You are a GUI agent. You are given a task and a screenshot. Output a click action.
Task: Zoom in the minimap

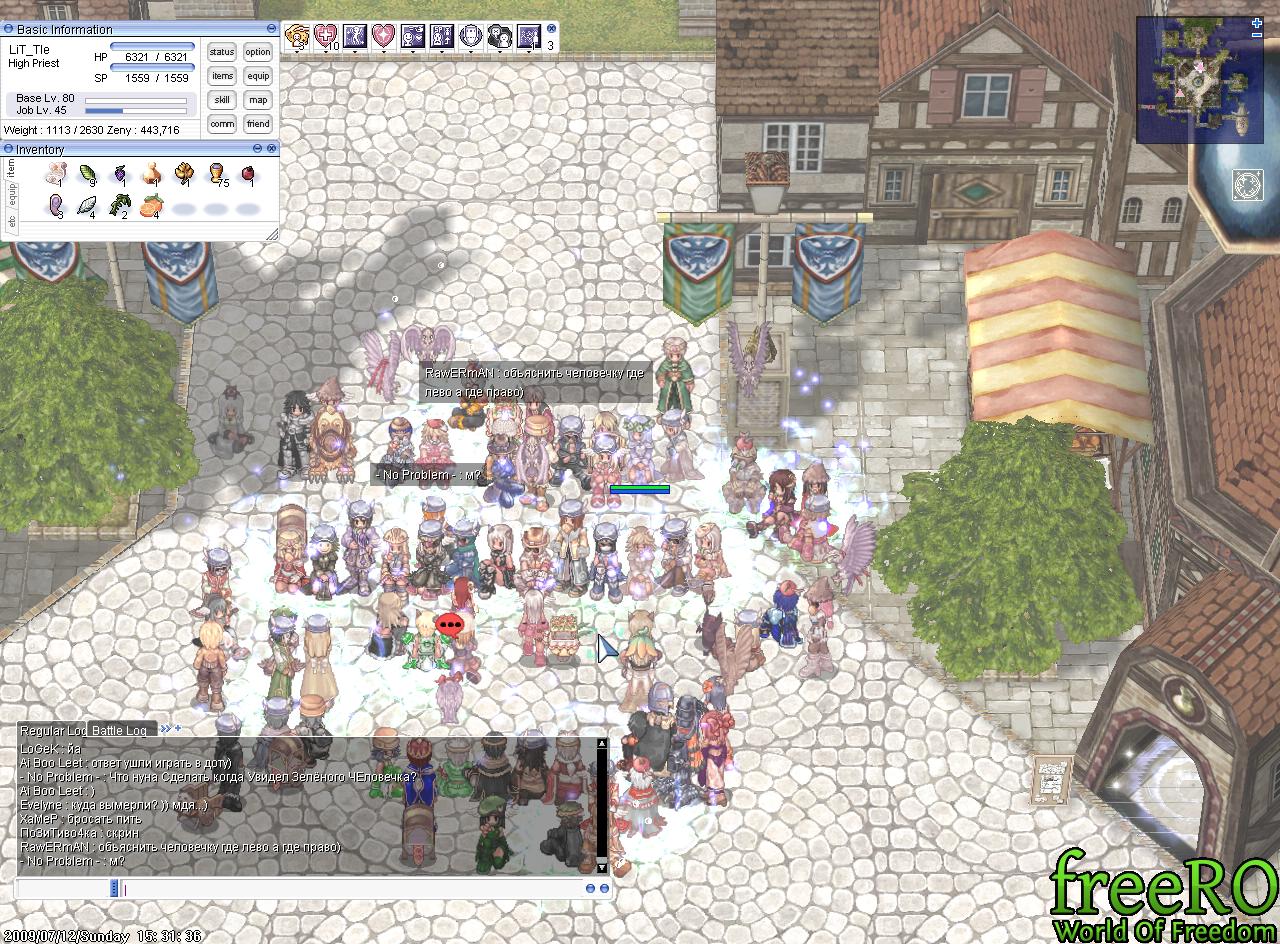coord(1257,22)
